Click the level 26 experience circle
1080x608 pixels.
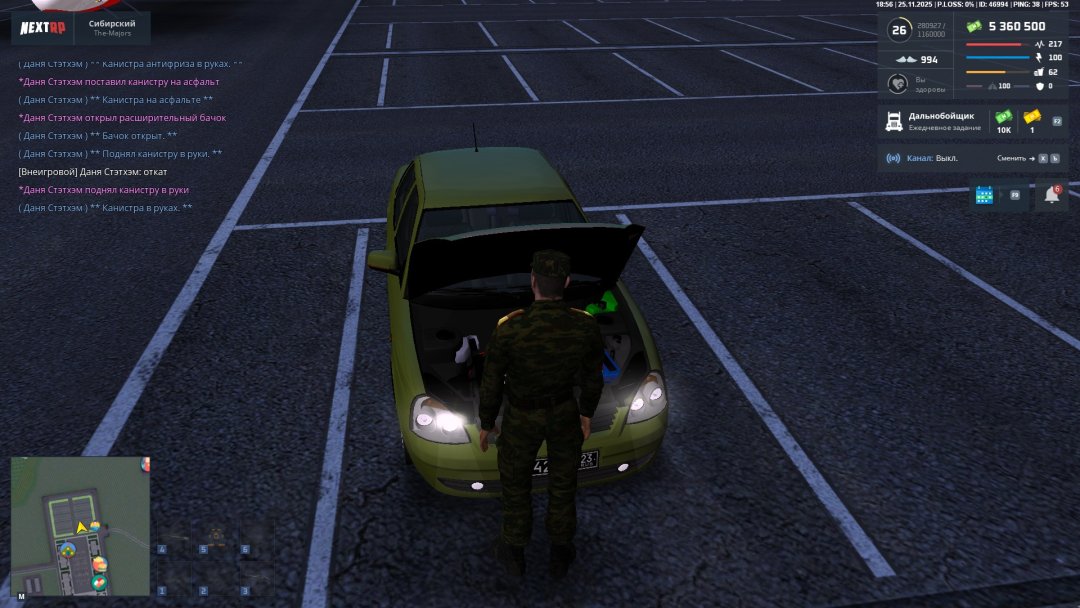point(899,30)
